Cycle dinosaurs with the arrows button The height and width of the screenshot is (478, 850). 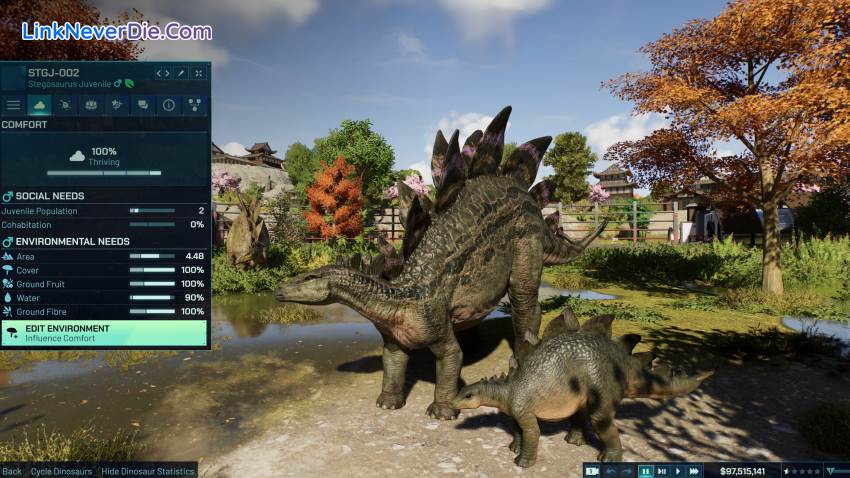point(162,73)
